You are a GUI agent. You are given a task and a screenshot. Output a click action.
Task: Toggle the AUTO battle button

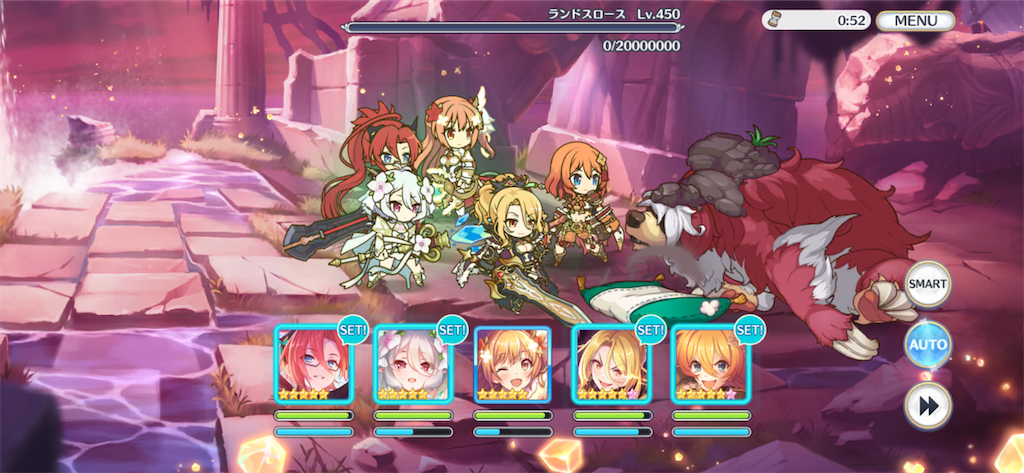click(x=927, y=345)
